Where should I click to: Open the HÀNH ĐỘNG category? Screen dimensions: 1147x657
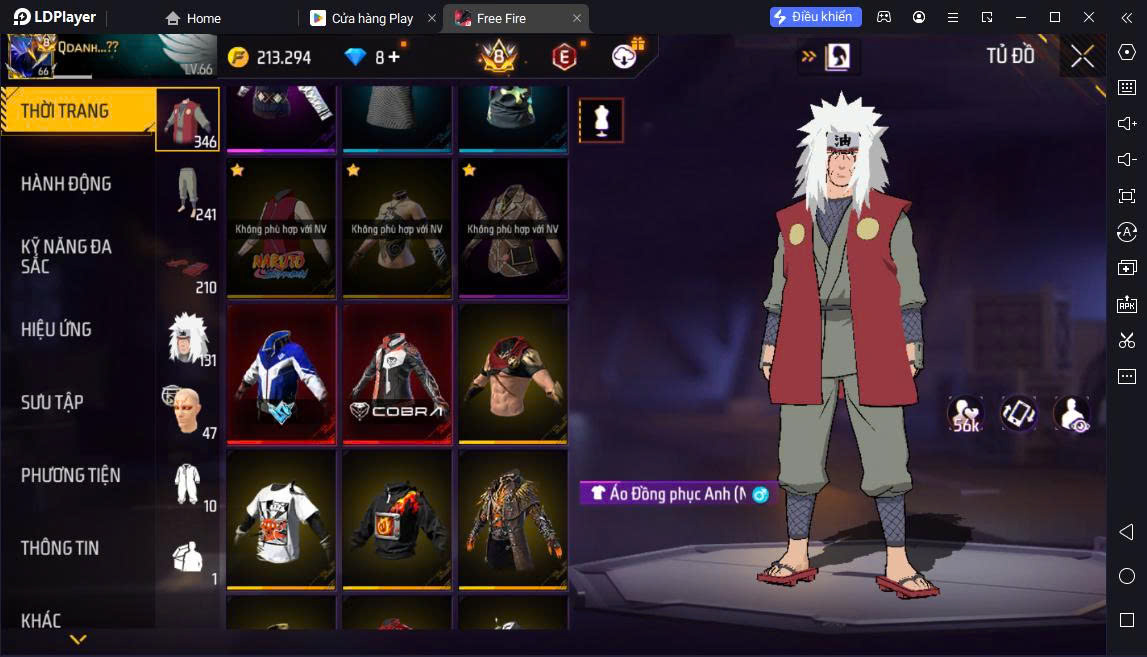66,184
